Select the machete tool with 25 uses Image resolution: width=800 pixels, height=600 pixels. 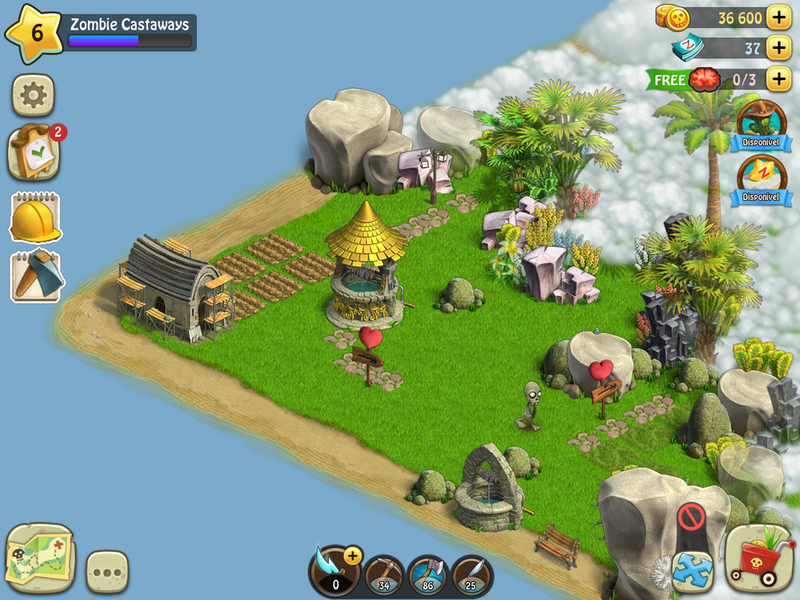472,575
